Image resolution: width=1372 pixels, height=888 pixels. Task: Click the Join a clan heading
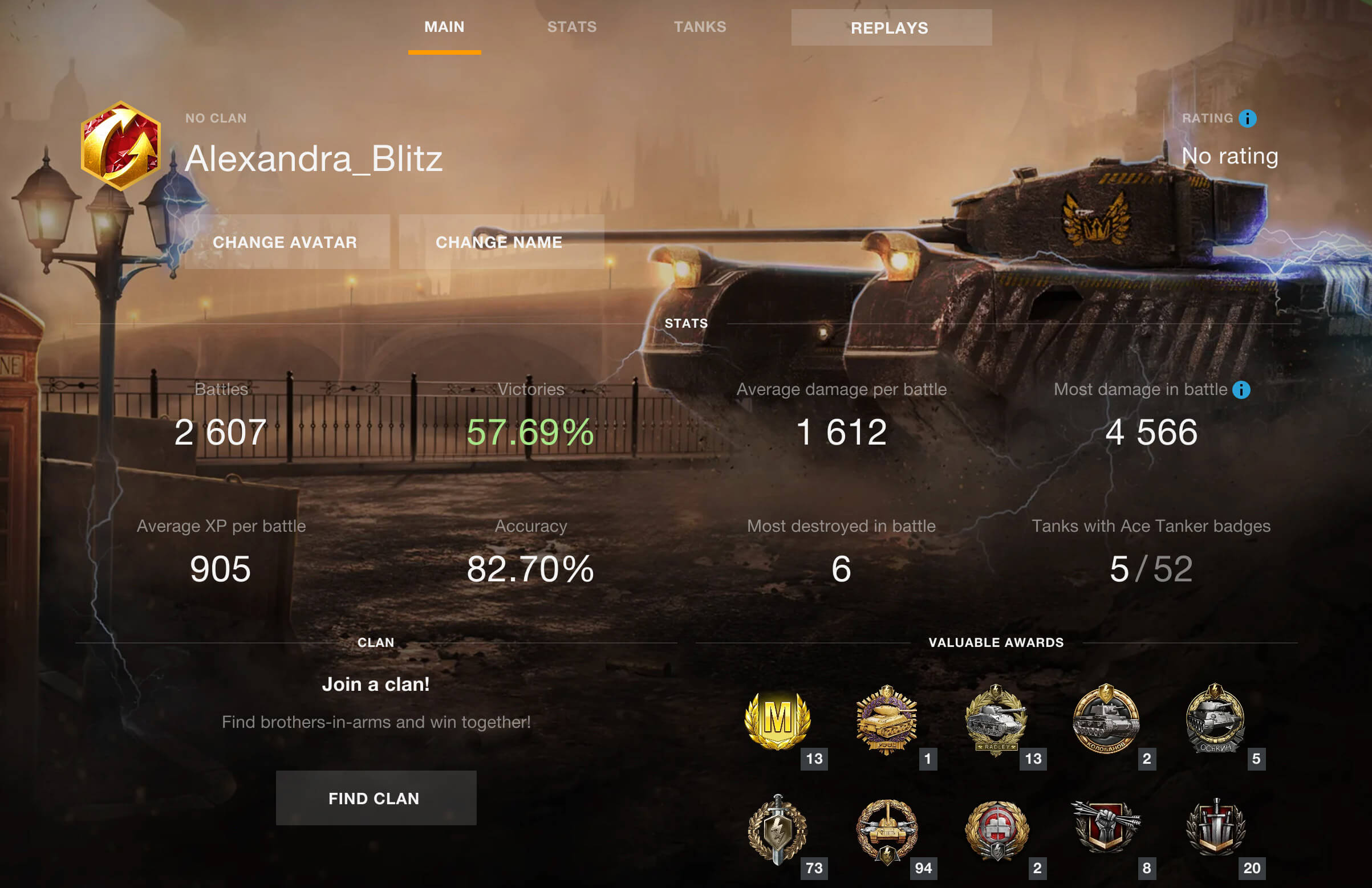(x=376, y=685)
